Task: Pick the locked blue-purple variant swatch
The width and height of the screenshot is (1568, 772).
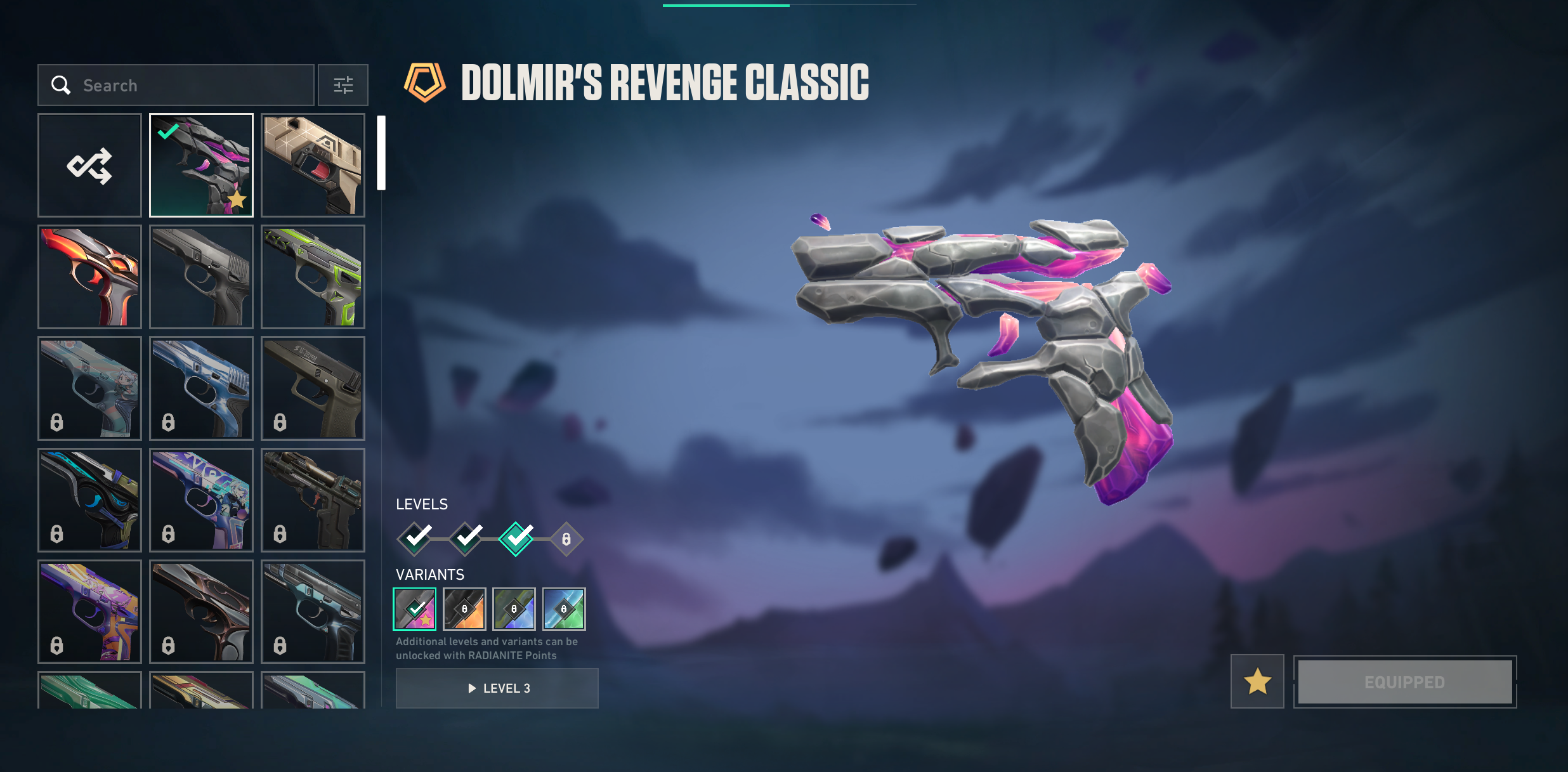Action: tap(514, 609)
